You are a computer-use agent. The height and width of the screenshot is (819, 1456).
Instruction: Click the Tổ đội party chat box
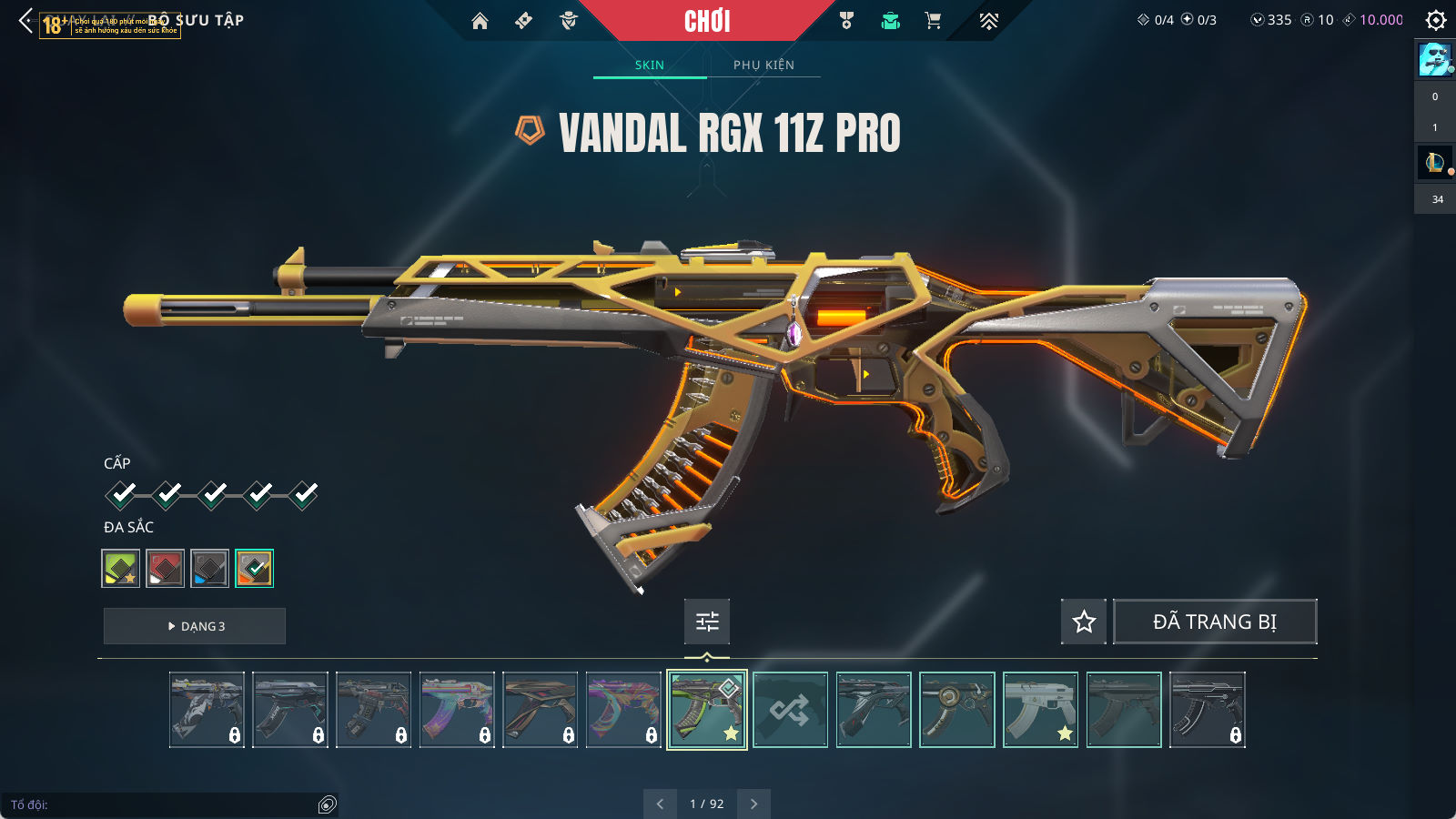click(164, 804)
